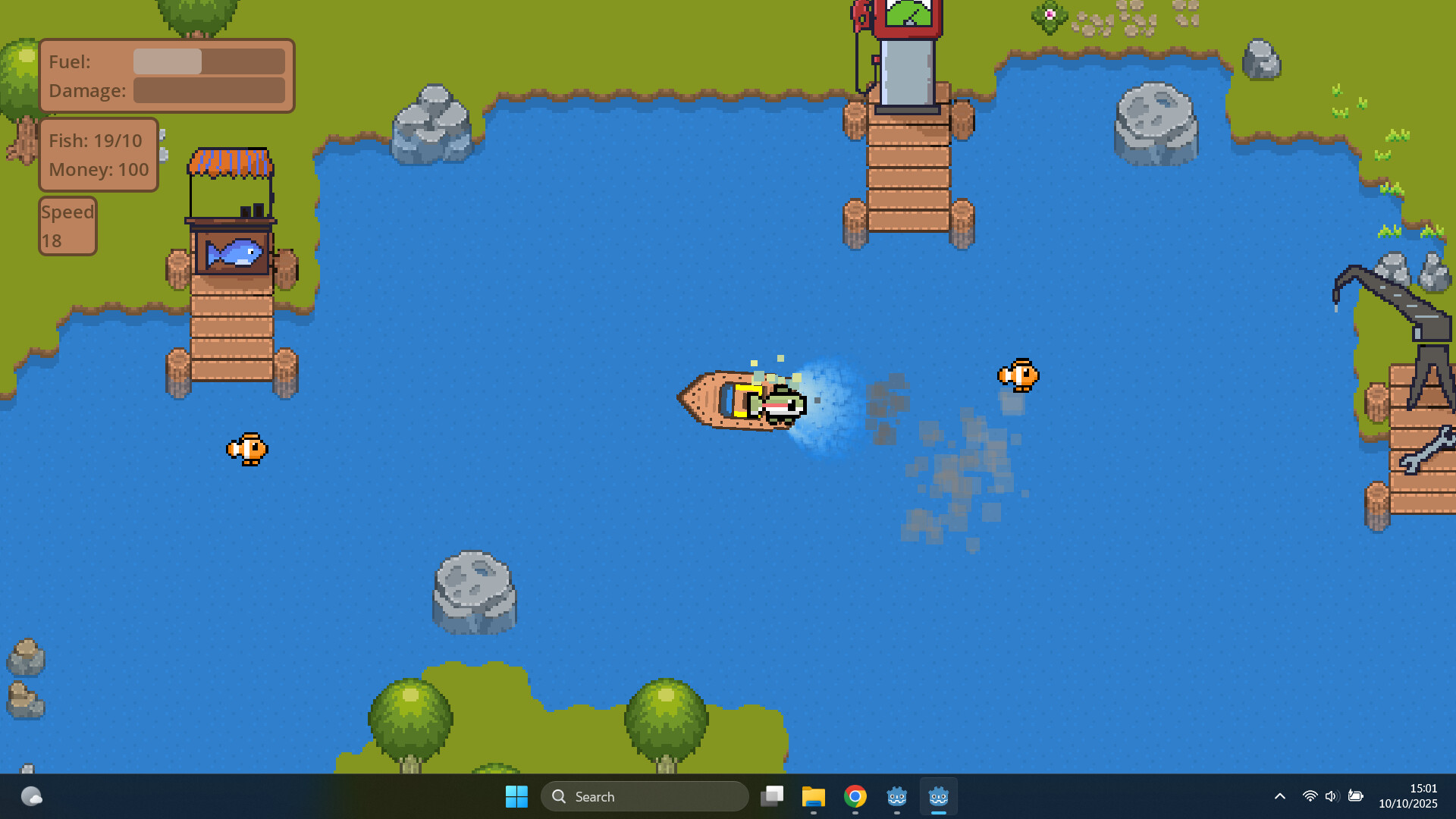Expand the hidden icons tray chevron

[1279, 796]
